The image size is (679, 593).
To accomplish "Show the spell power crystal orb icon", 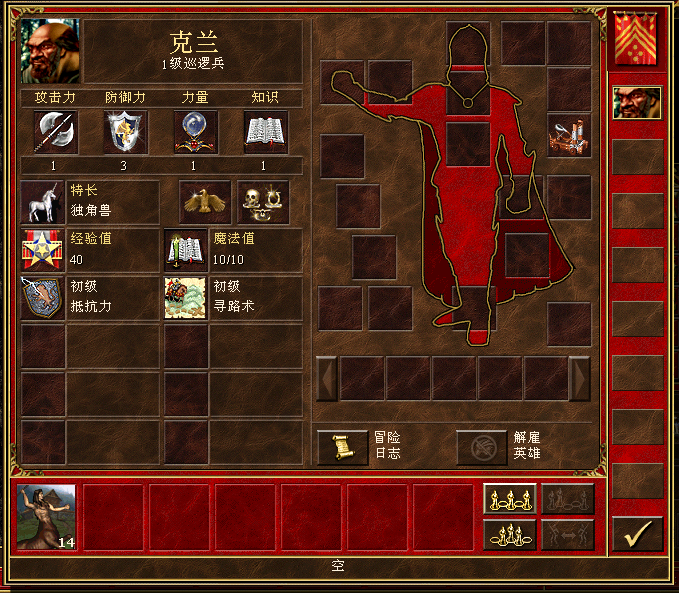I will (196, 132).
